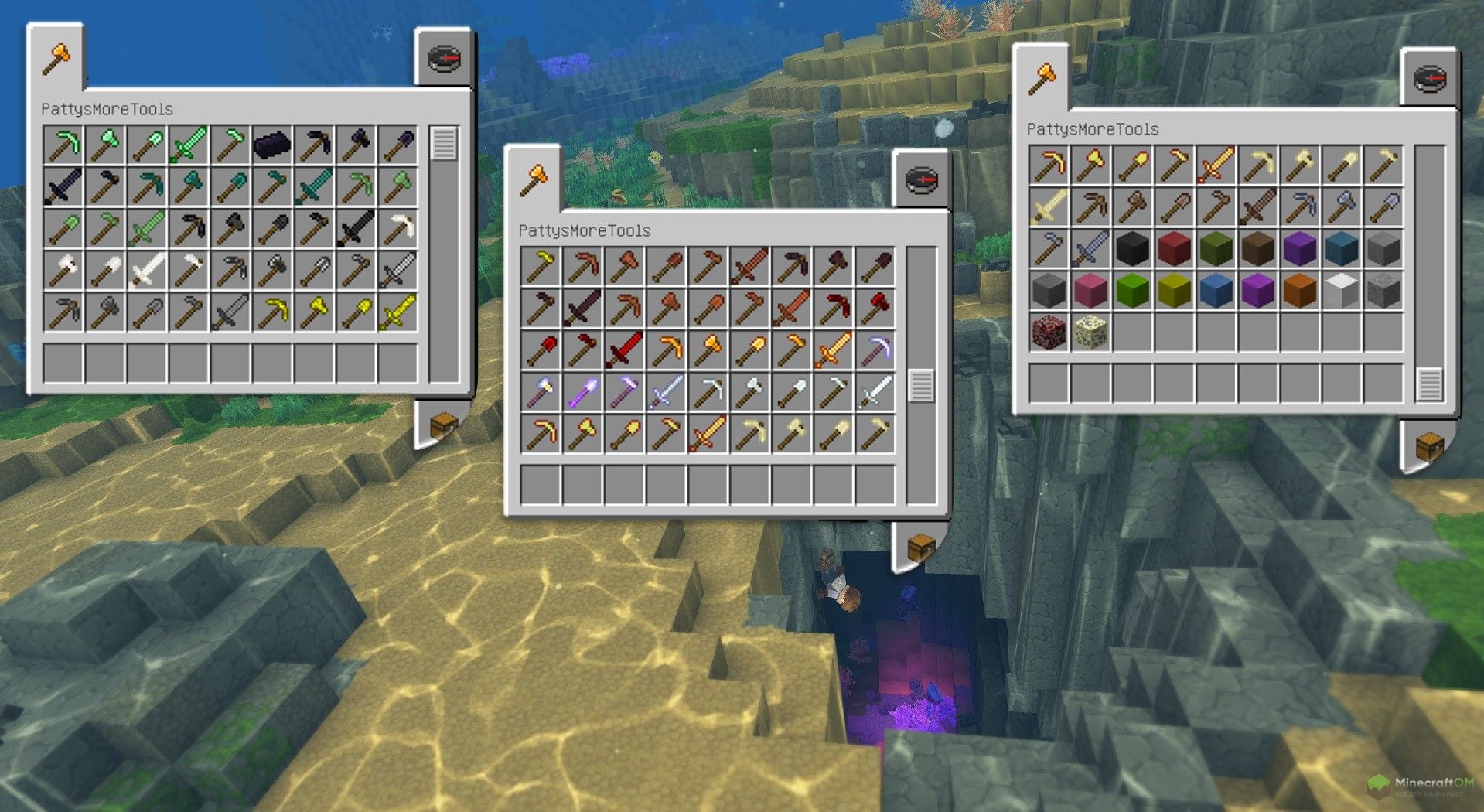Select the glowing purple hoe

623,392
